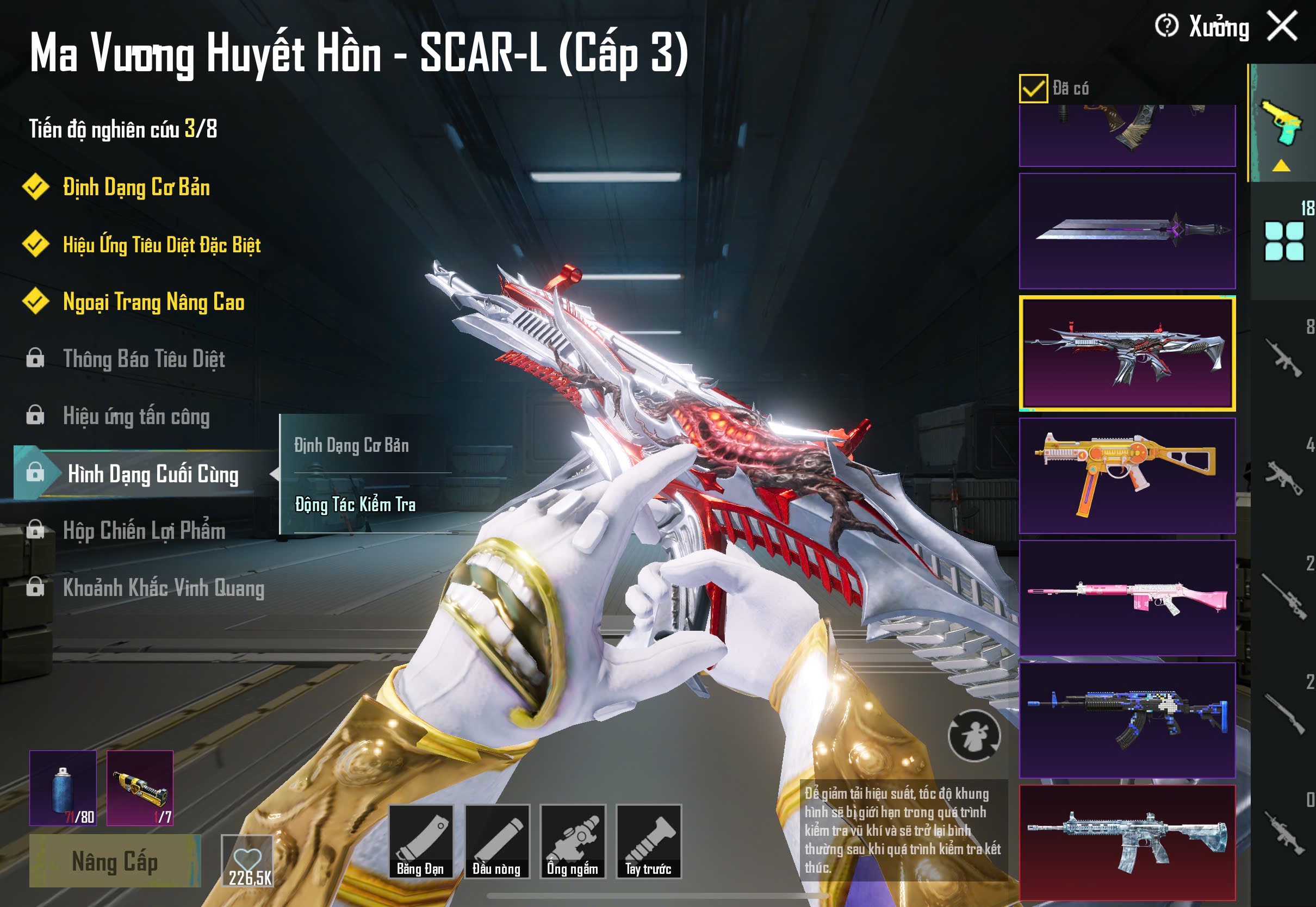The height and width of the screenshot is (907, 1316).
Task: Toggle the Đã có owned filter checkbox
Action: click(1033, 89)
